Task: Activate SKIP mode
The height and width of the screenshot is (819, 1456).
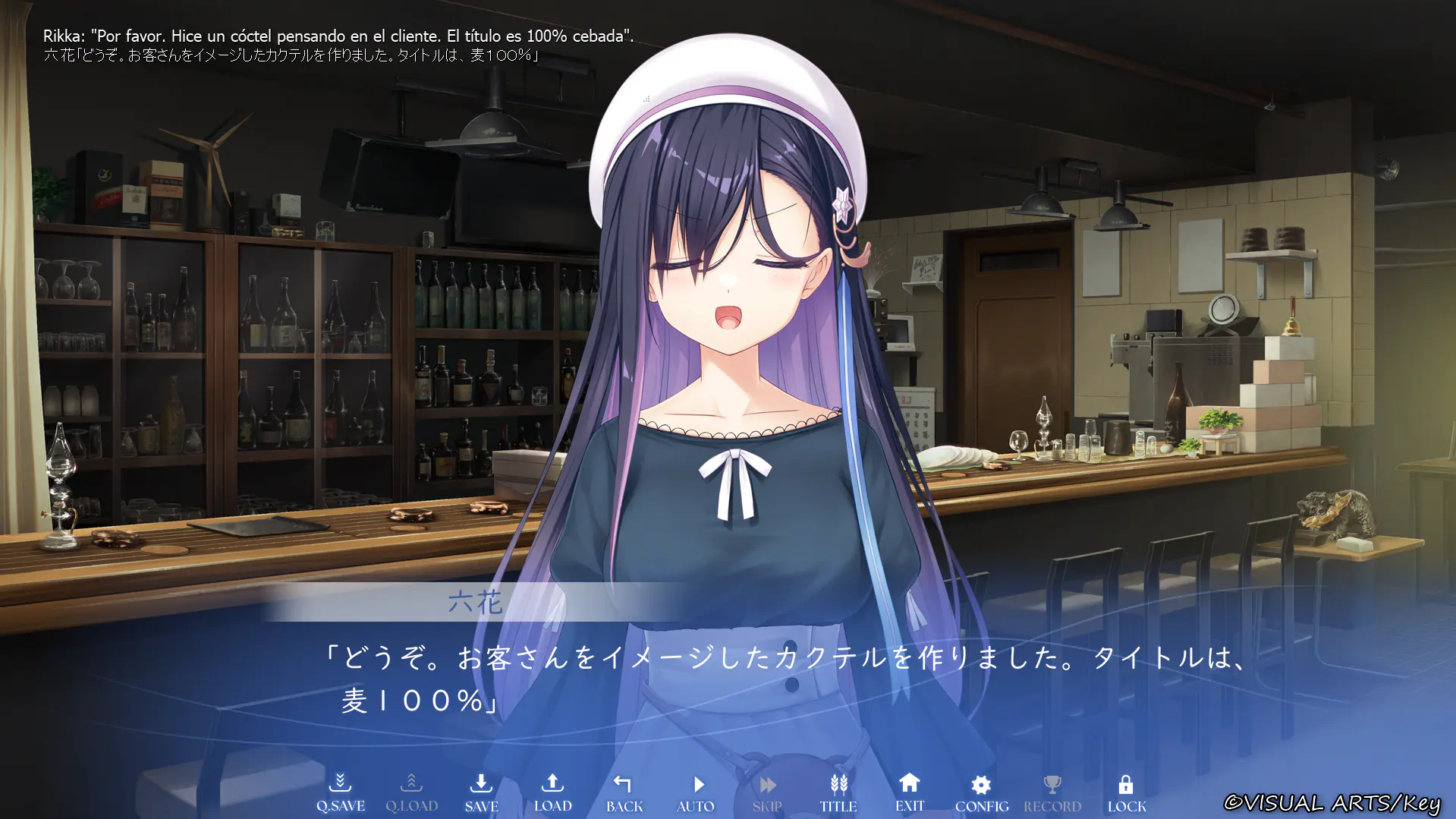Action: click(767, 792)
